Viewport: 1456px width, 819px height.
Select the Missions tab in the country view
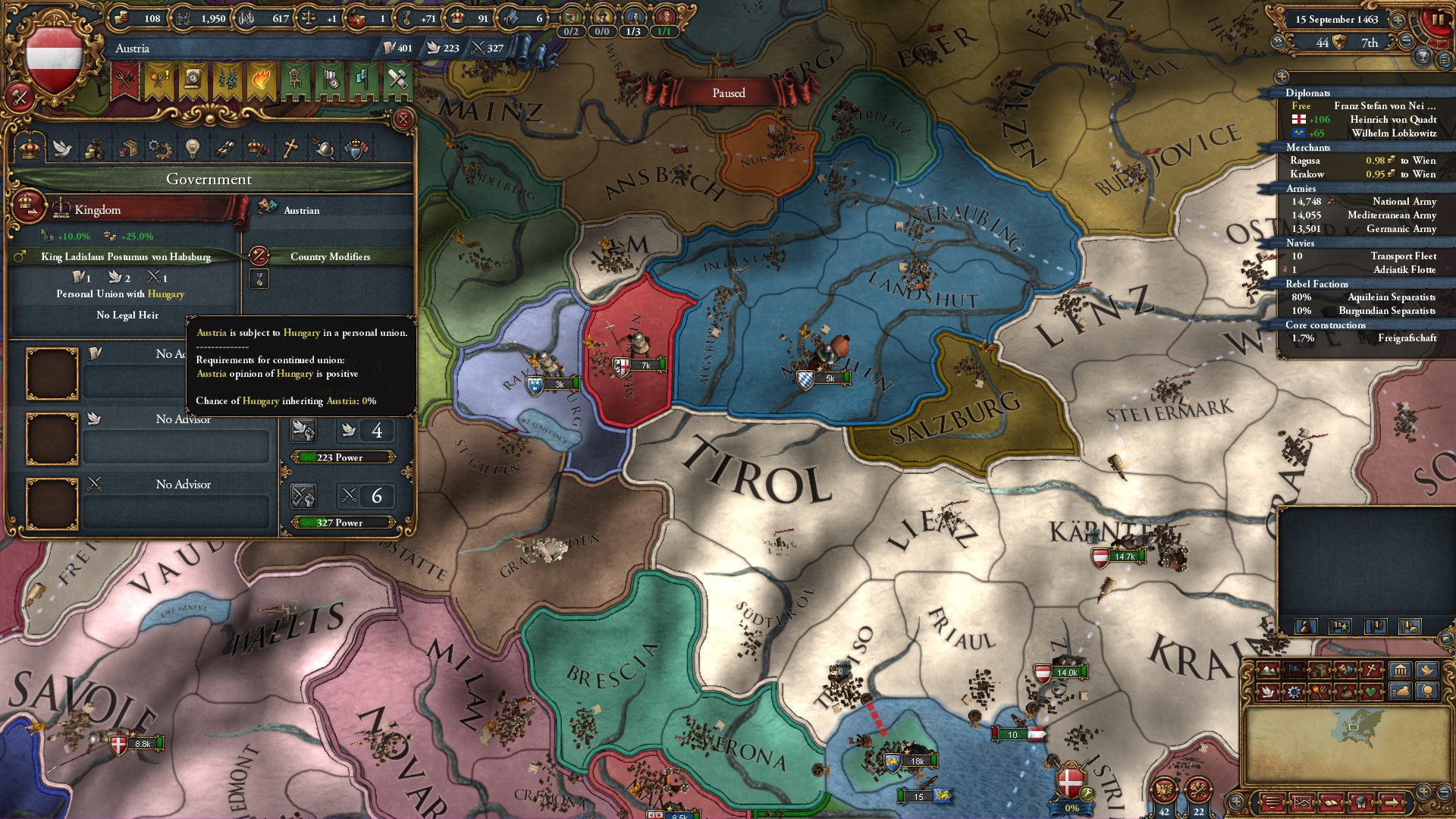click(x=224, y=148)
